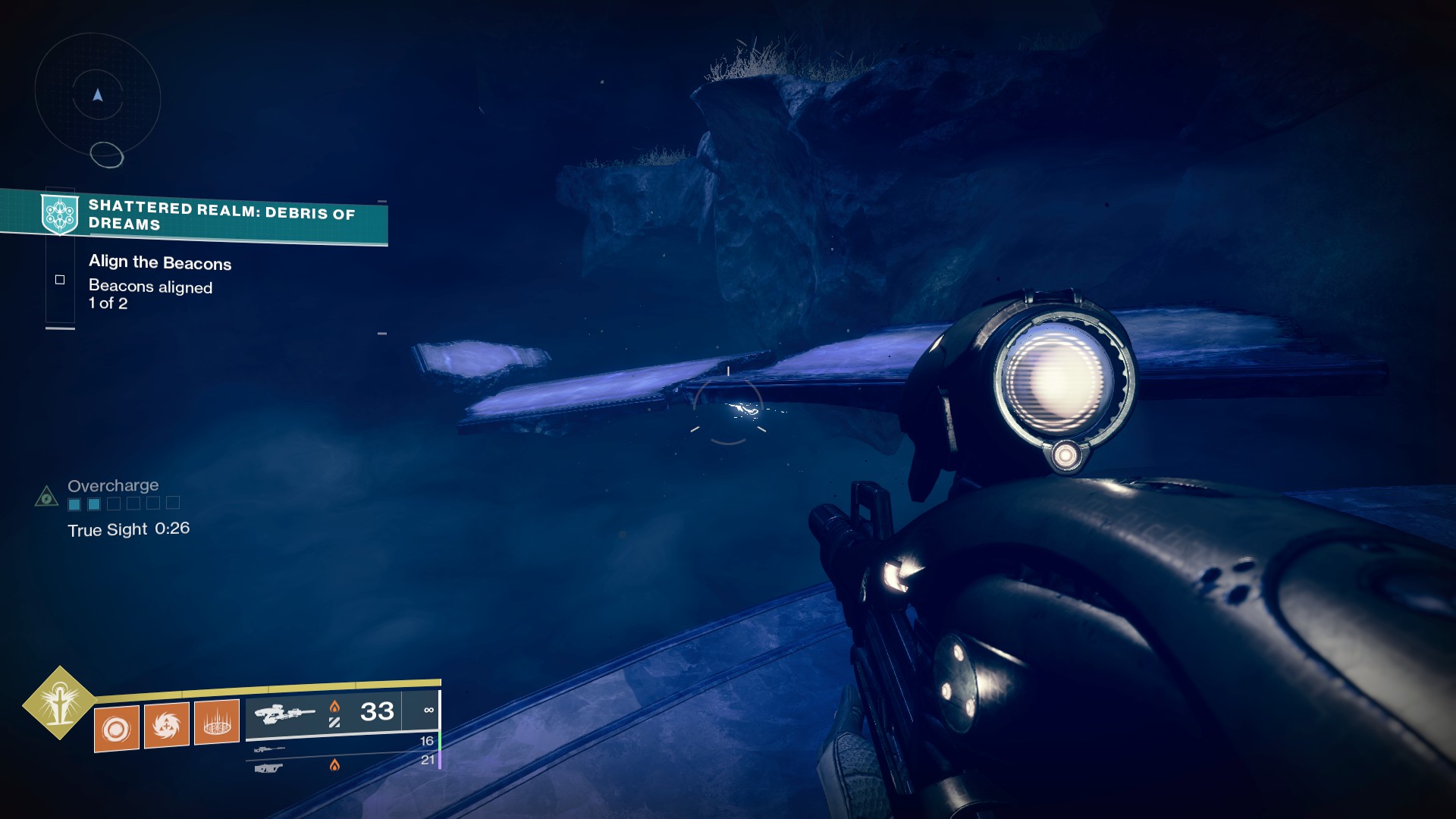Open the Shattered Realm: Debris of Dreams banner

pyautogui.click(x=221, y=215)
